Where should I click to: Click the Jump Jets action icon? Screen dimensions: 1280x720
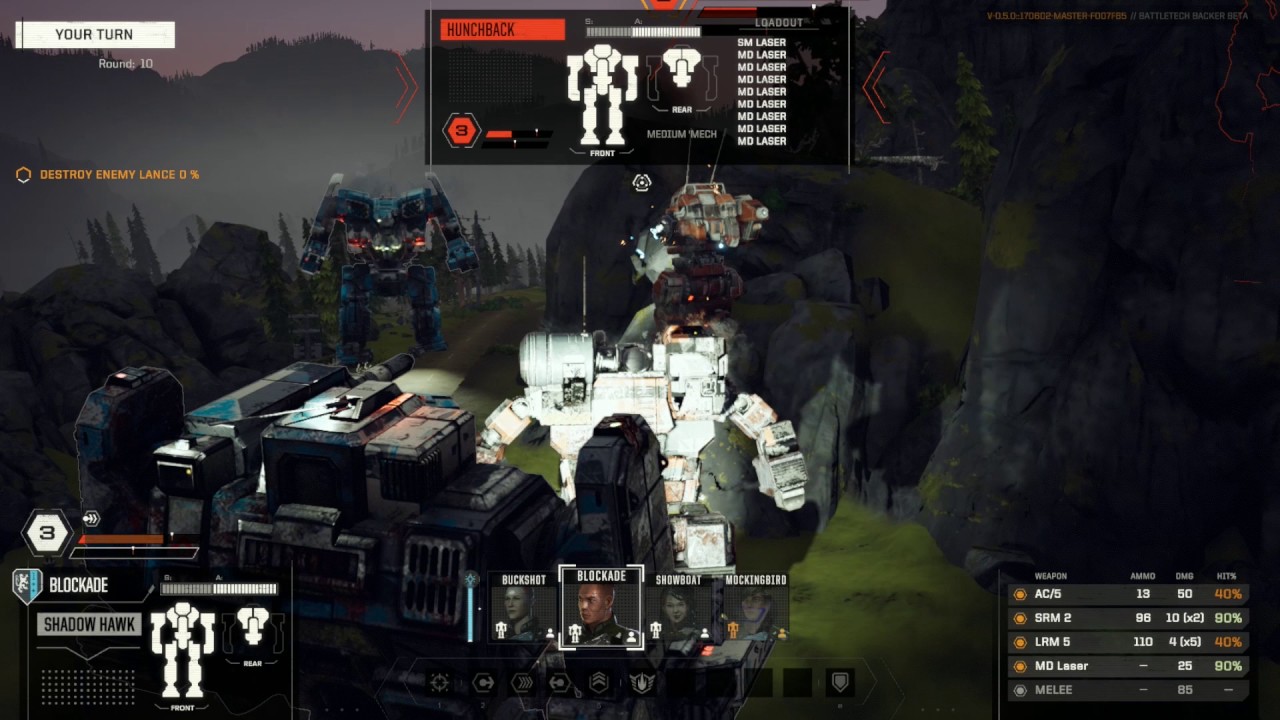[561, 683]
